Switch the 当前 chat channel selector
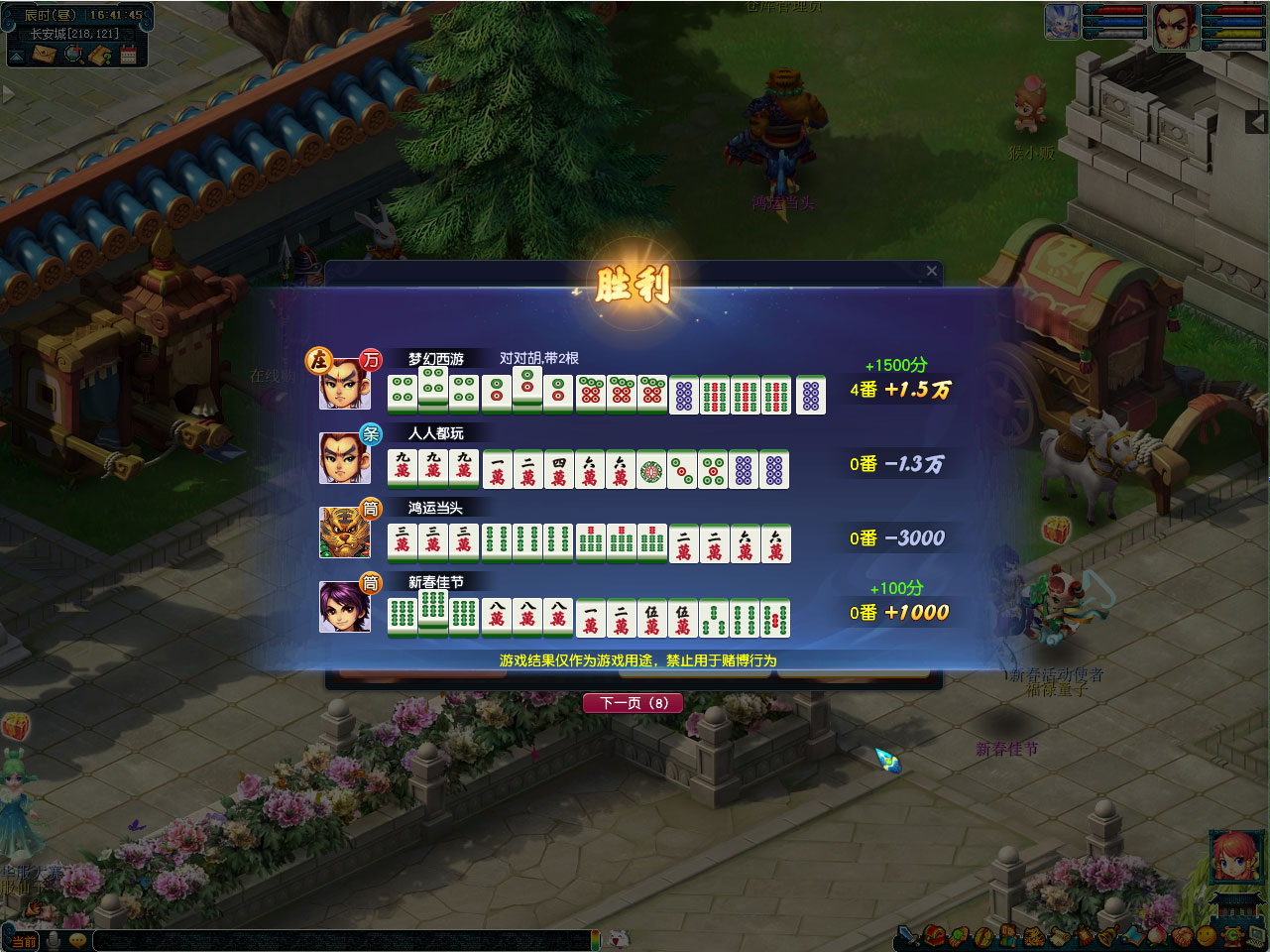This screenshot has width=1270, height=952. (x=22, y=941)
